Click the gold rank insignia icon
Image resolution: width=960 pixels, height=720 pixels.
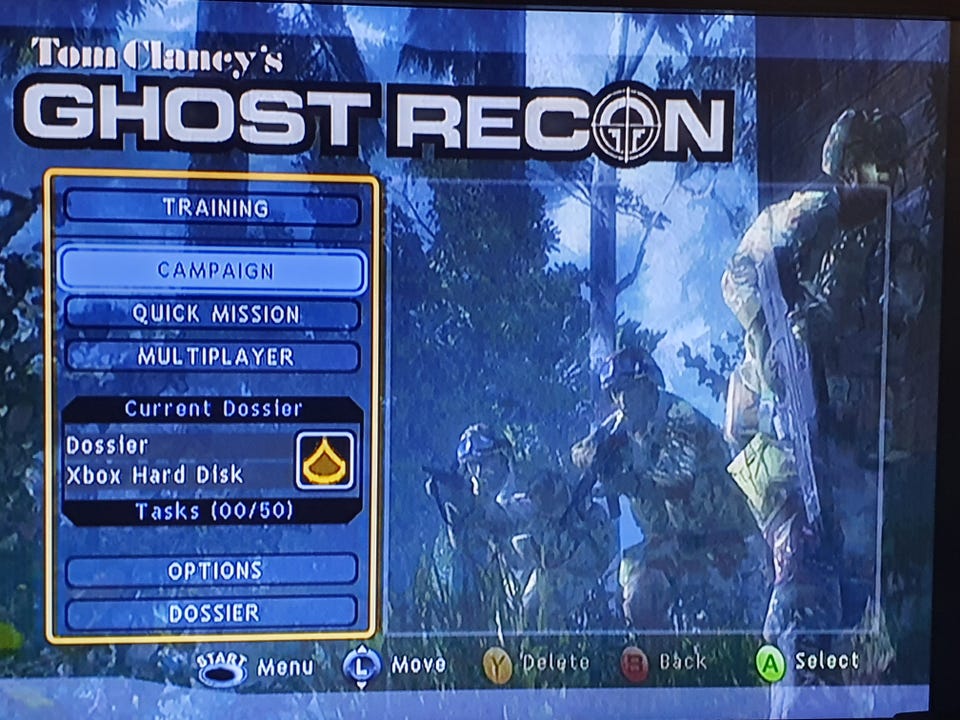(325, 460)
